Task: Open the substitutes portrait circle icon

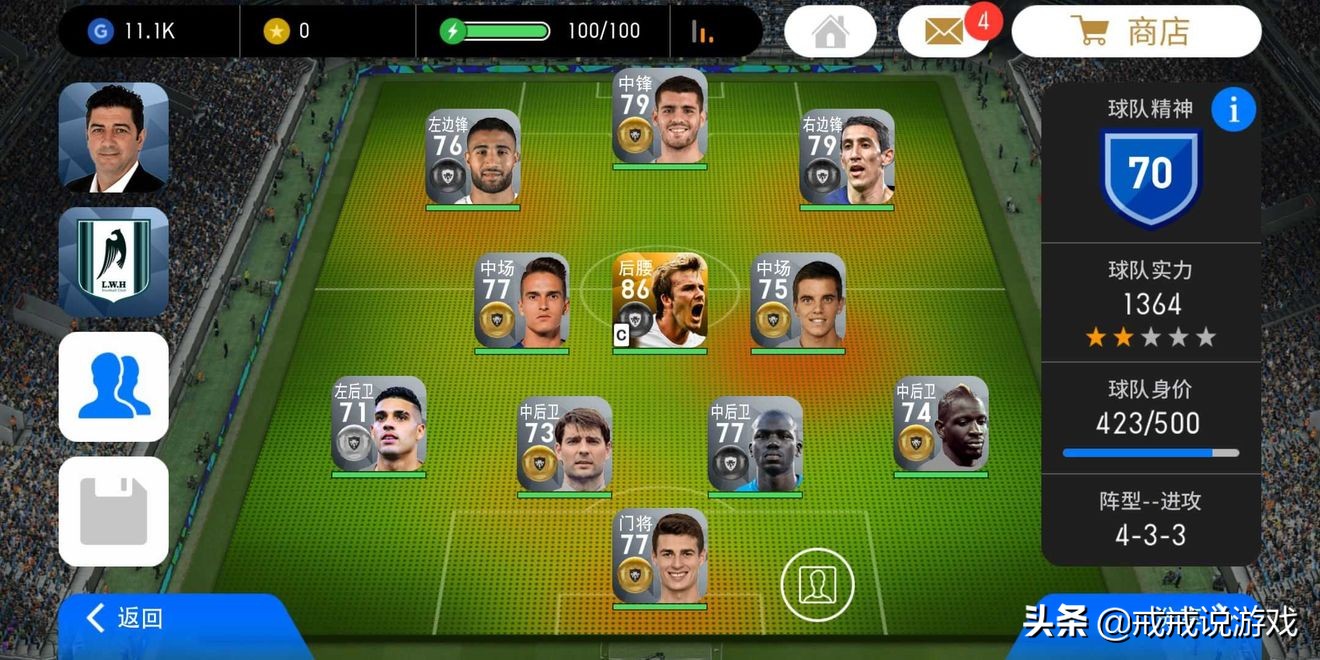Action: coord(818,582)
